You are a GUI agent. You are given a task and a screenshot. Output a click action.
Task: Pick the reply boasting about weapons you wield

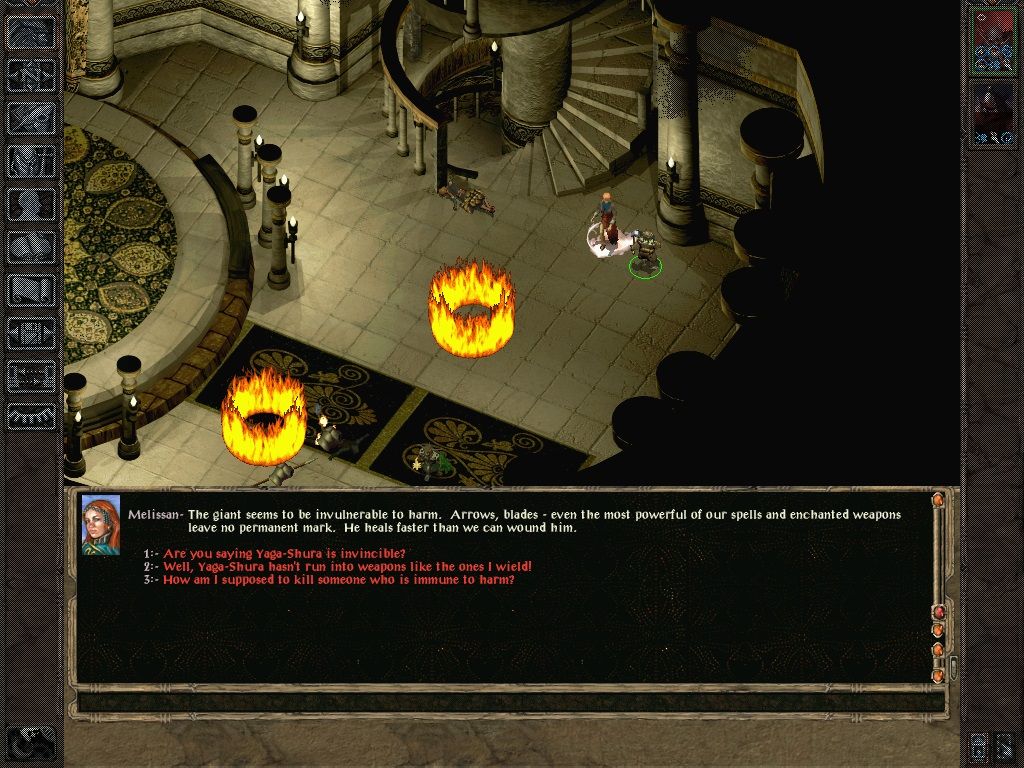pyautogui.click(x=347, y=567)
